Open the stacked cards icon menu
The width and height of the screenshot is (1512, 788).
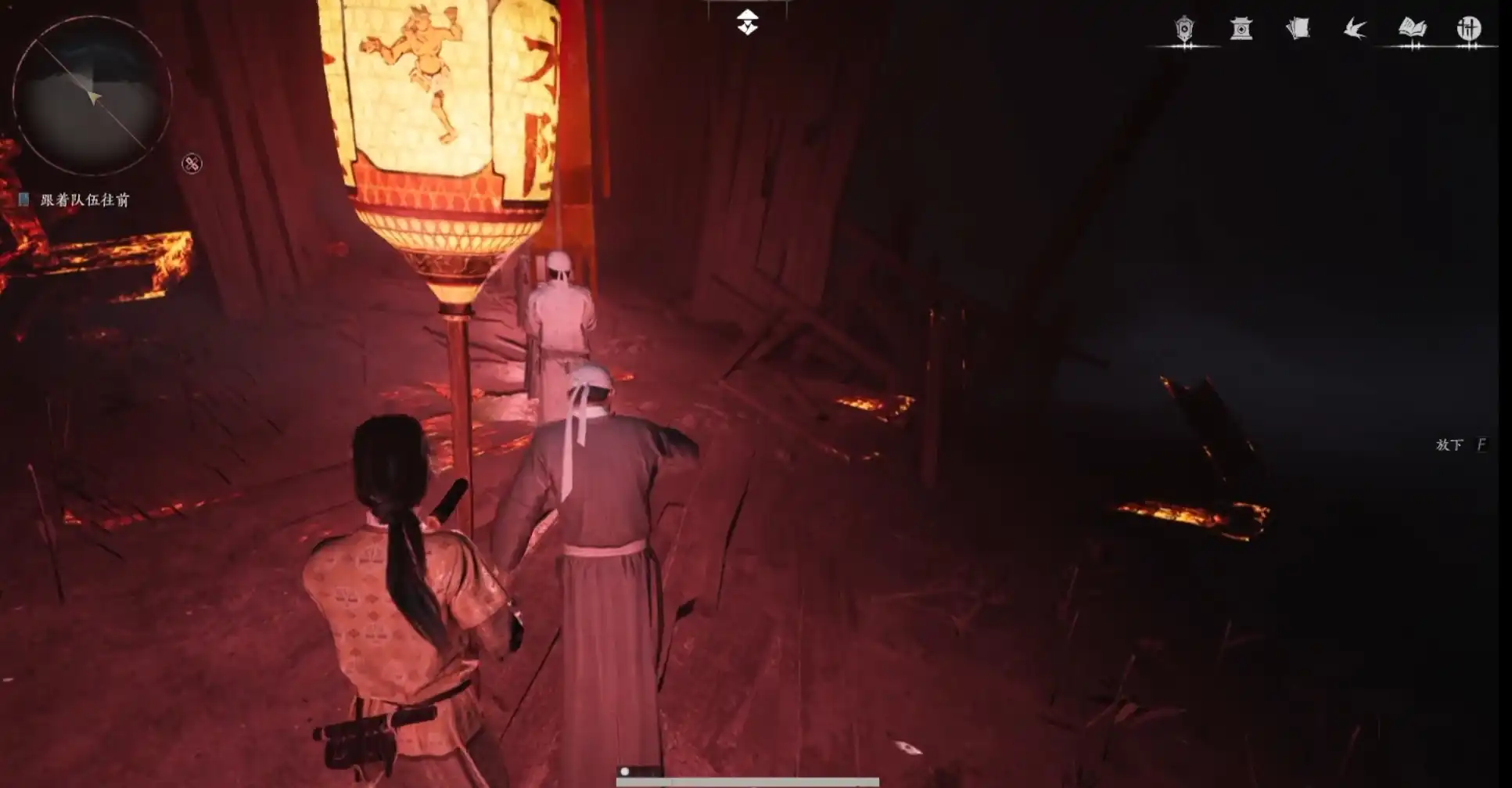[x=1298, y=30]
